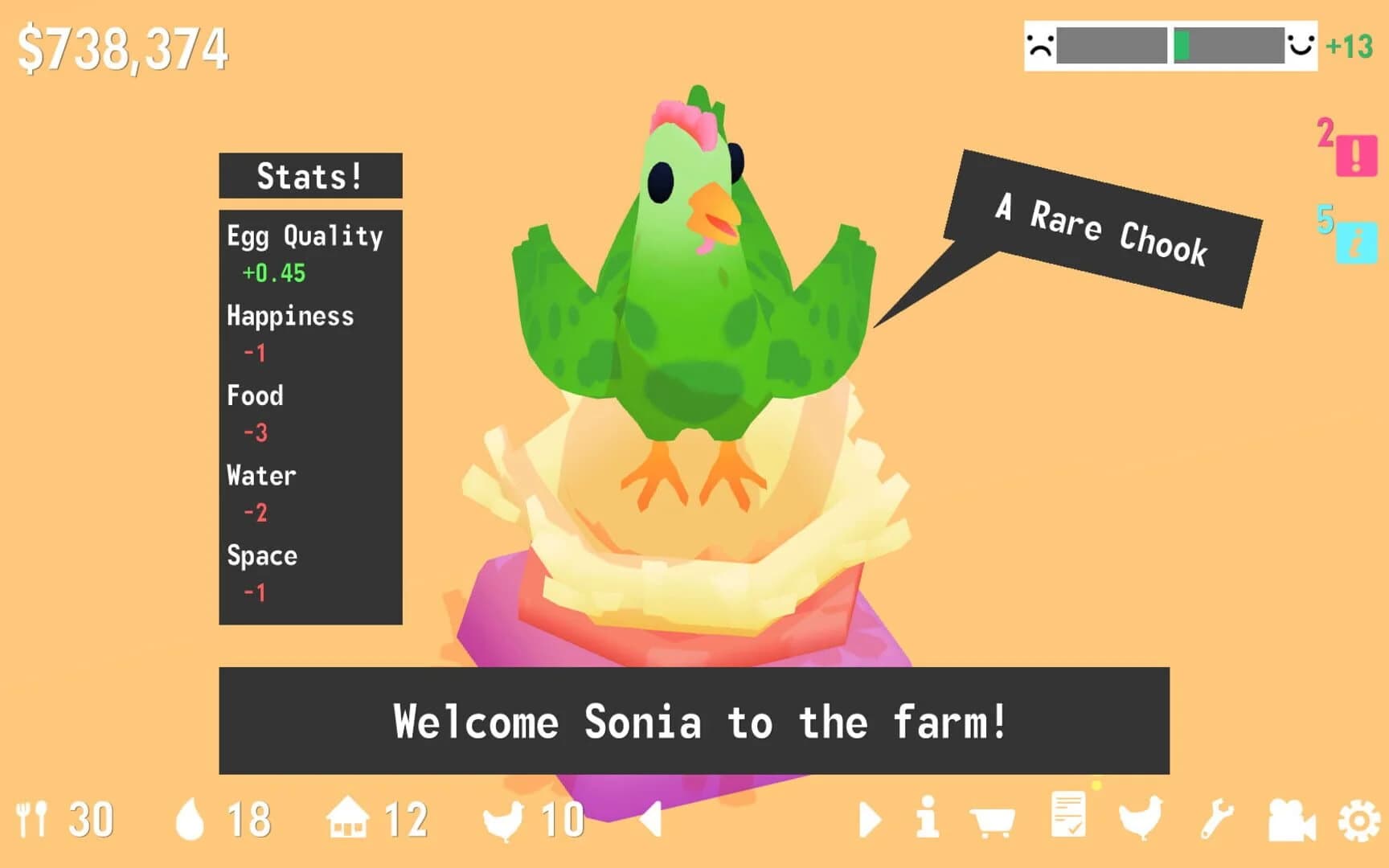The height and width of the screenshot is (868, 1389).
Task: Click the happiness progress bar at top right
Action: (x=1170, y=46)
